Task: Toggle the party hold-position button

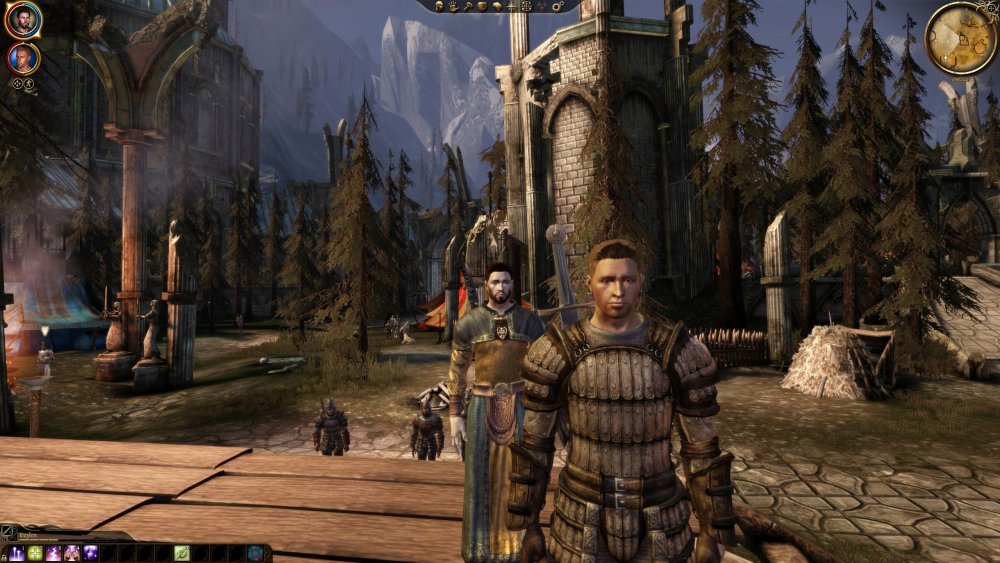Action: tap(30, 84)
